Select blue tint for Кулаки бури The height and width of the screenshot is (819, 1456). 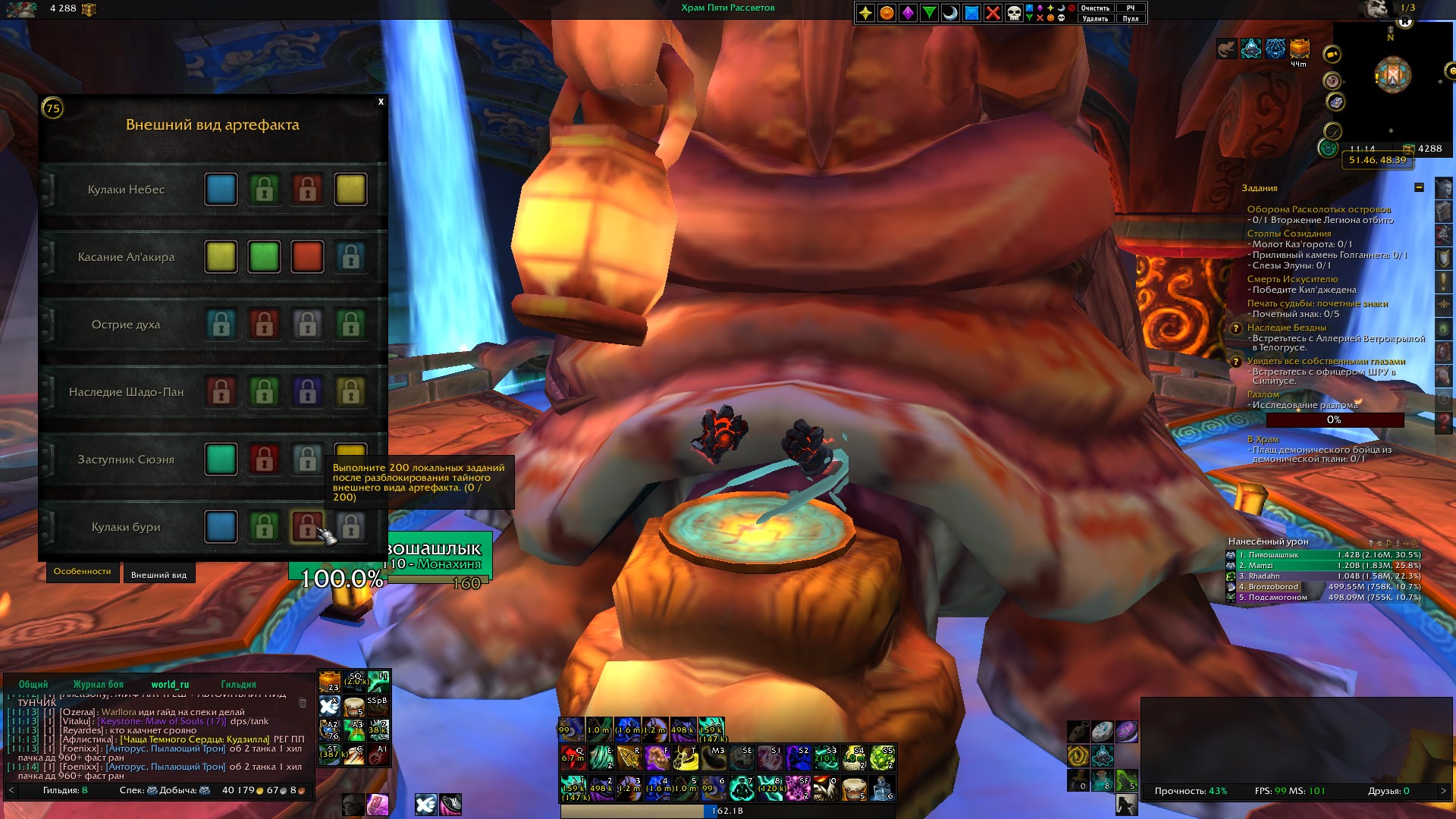(x=221, y=527)
